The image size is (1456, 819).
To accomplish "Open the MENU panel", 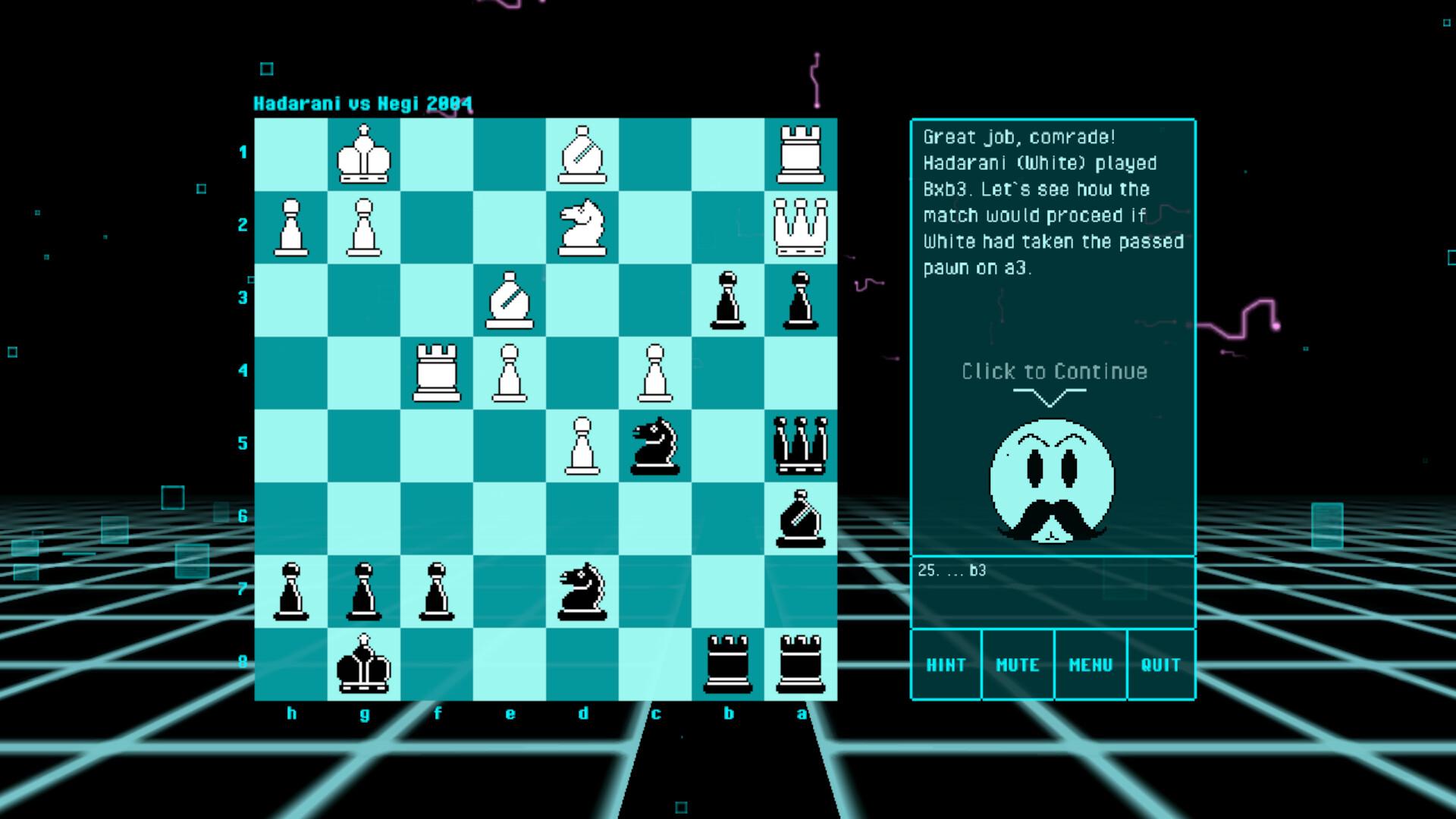I will (x=1090, y=665).
